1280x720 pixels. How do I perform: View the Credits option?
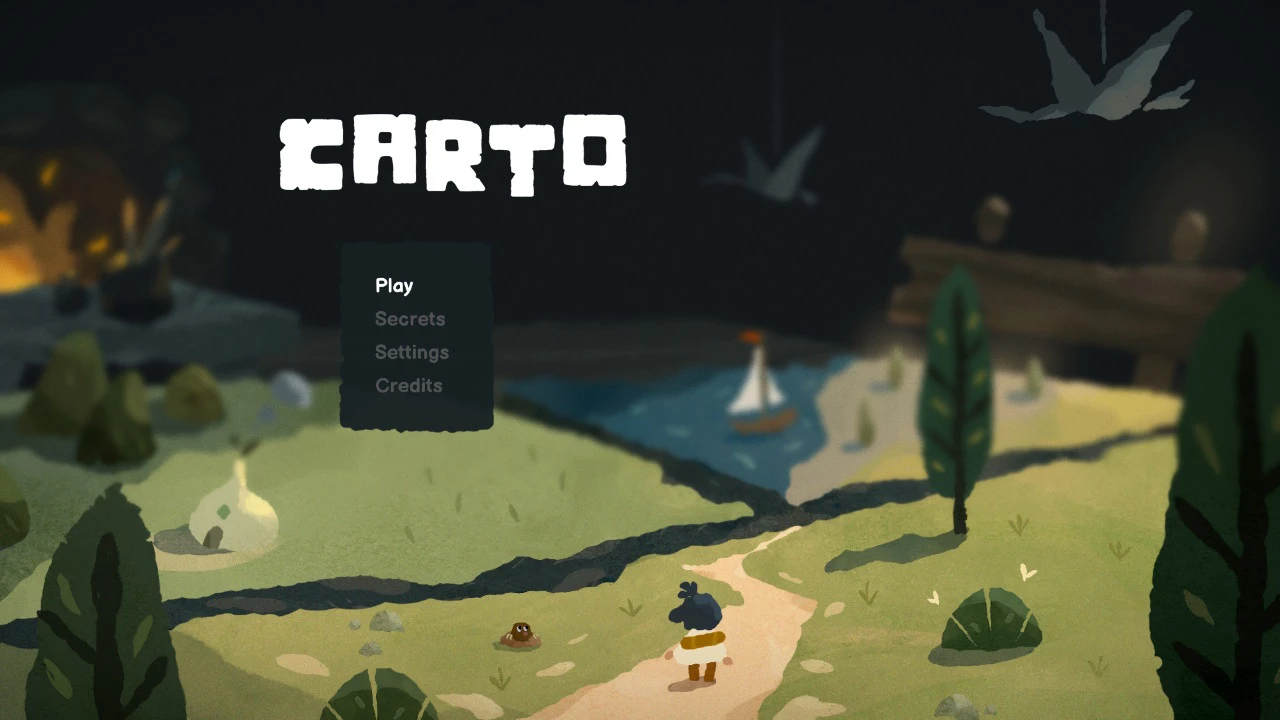point(408,386)
